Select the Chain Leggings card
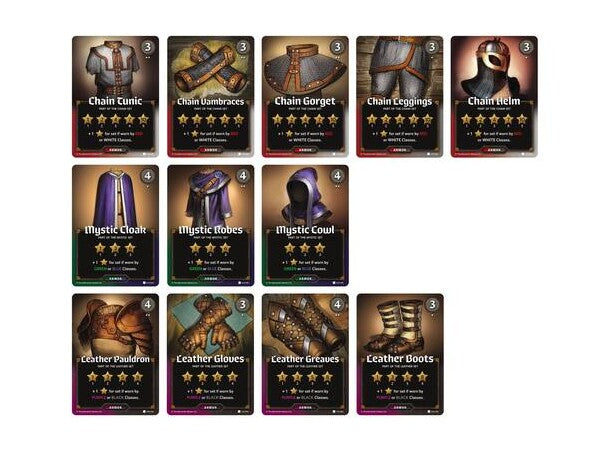Screen dimensions: 610x450 pyautogui.click(x=399, y=97)
